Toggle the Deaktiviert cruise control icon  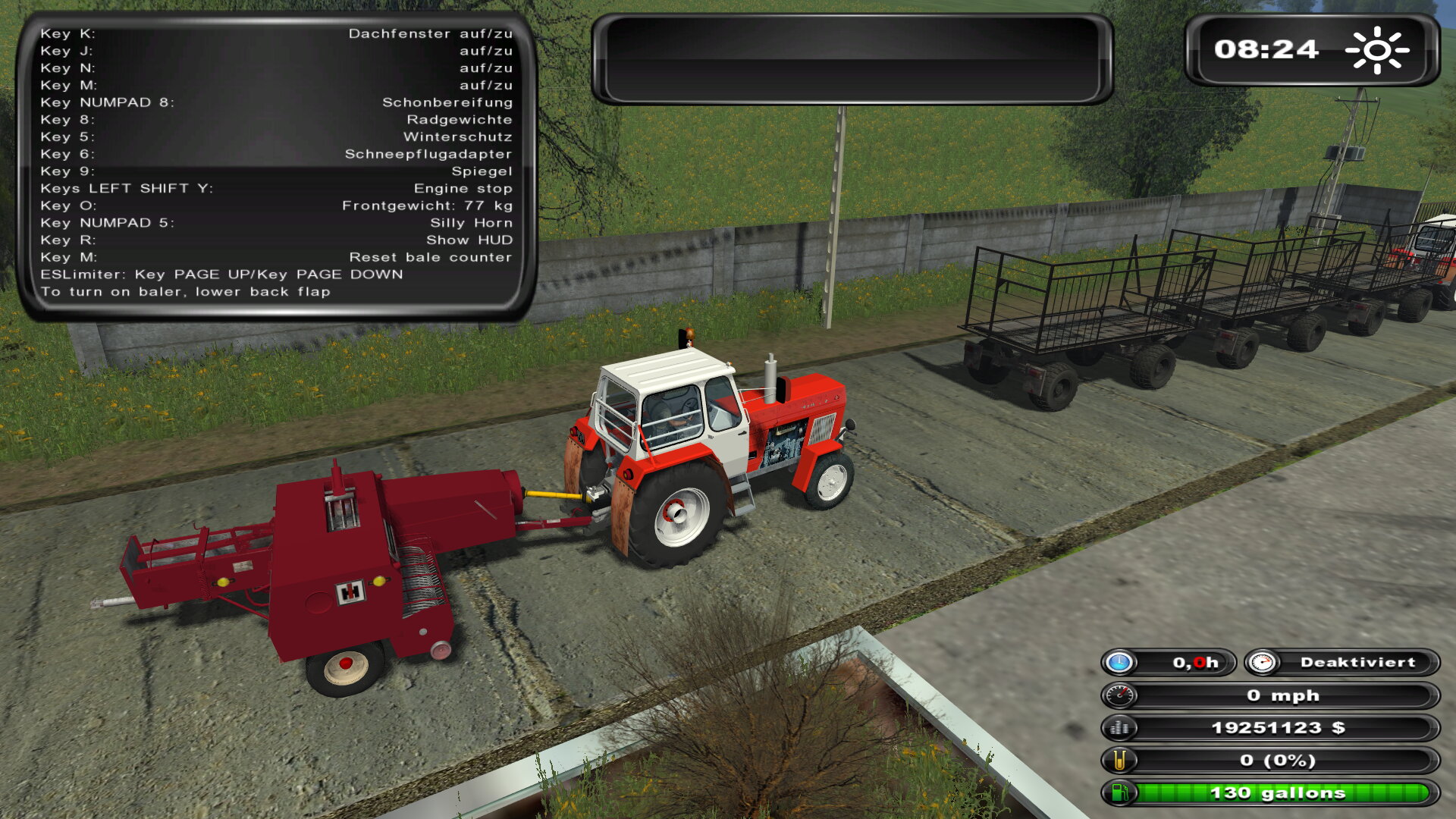(x=1262, y=663)
